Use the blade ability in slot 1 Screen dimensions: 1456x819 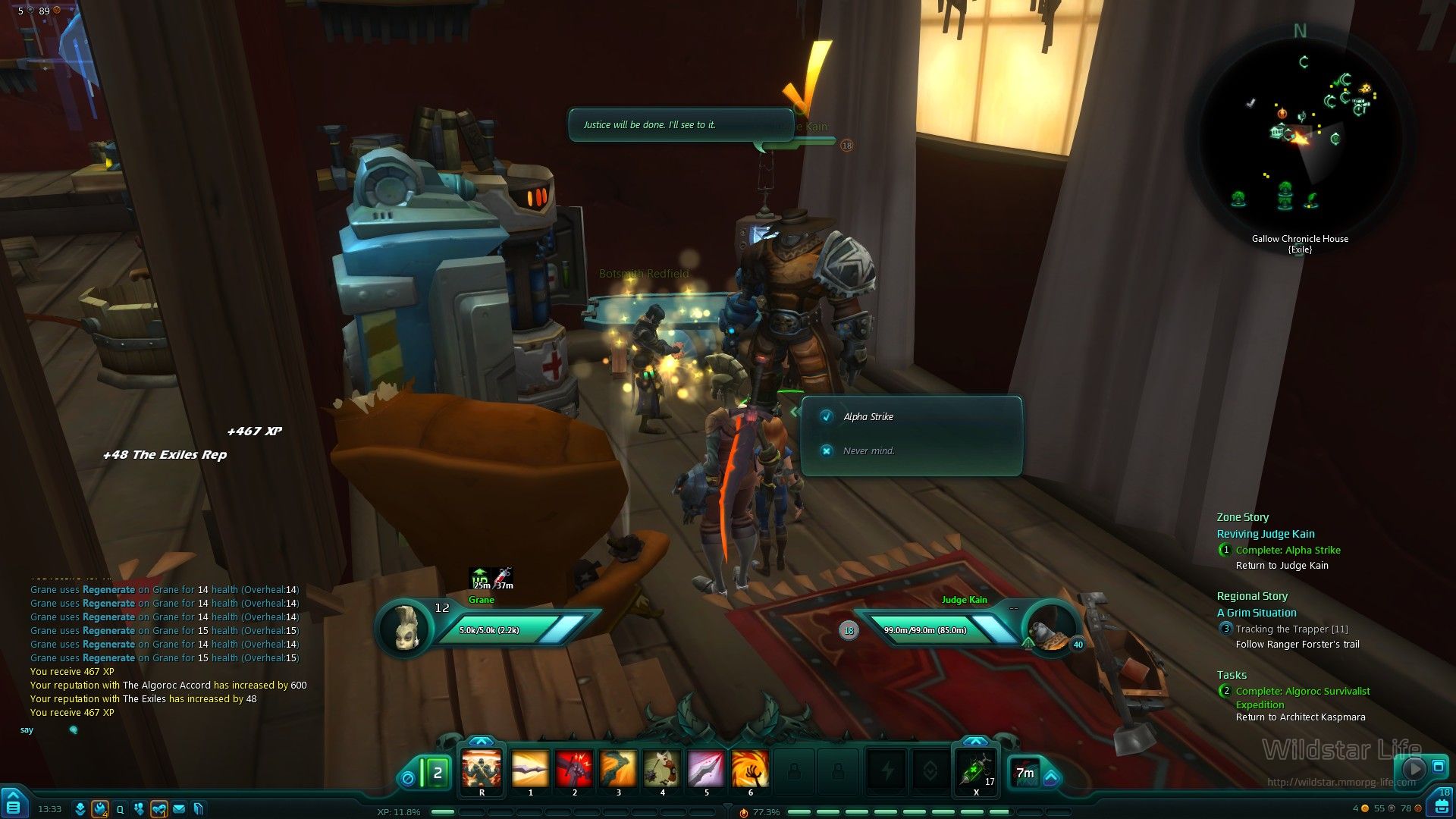[x=530, y=769]
